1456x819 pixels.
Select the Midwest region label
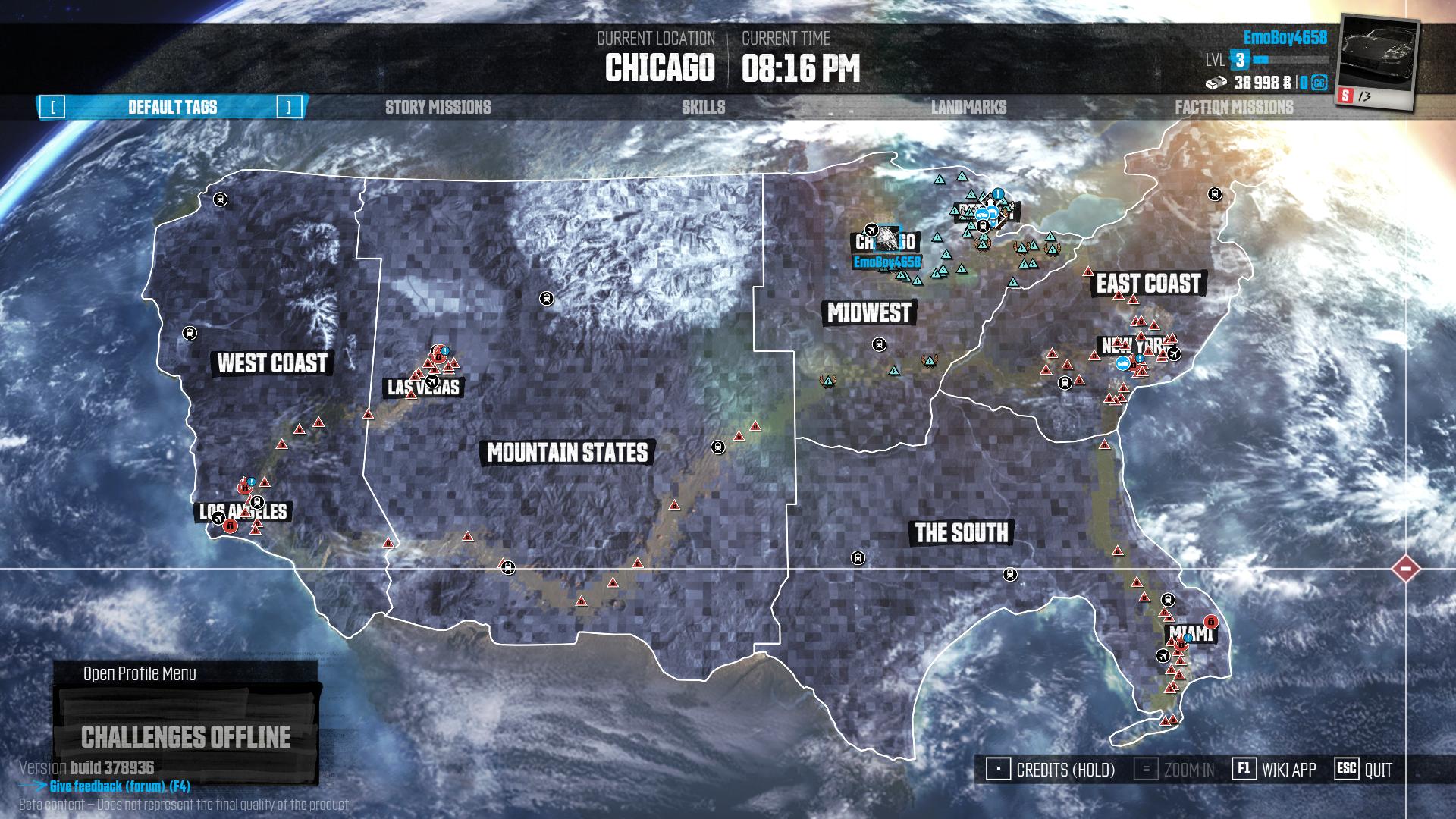pyautogui.click(x=869, y=312)
